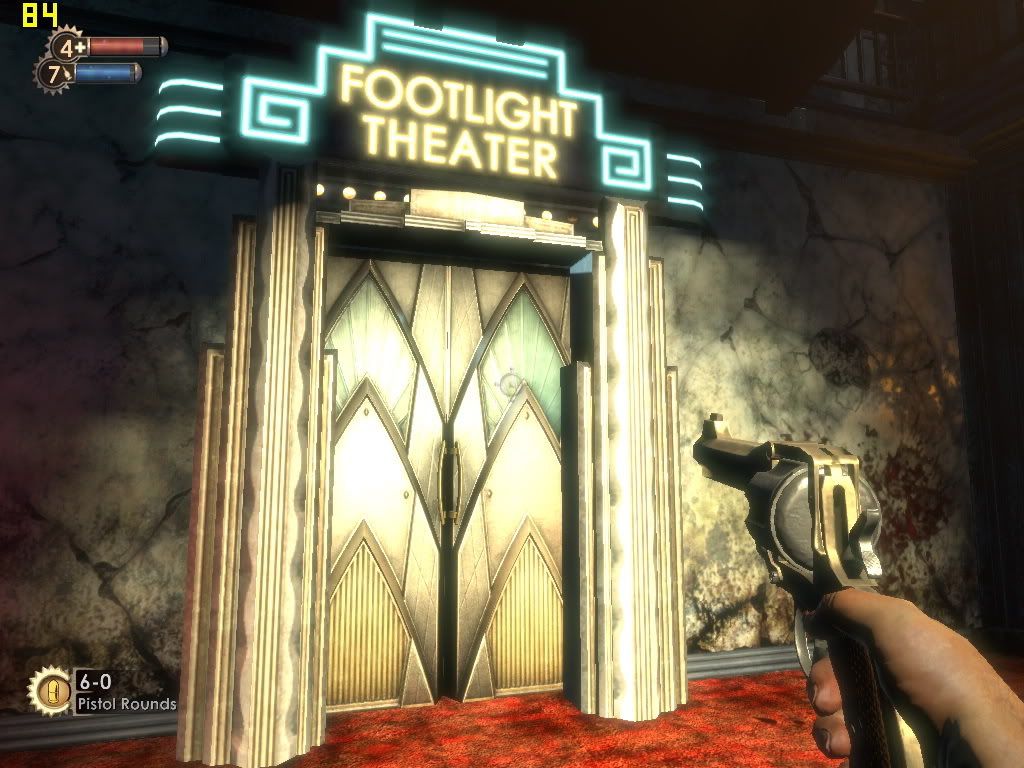Choose the Pistol Rounds ammo icon
Image resolution: width=1024 pixels, height=768 pixels.
[51, 691]
